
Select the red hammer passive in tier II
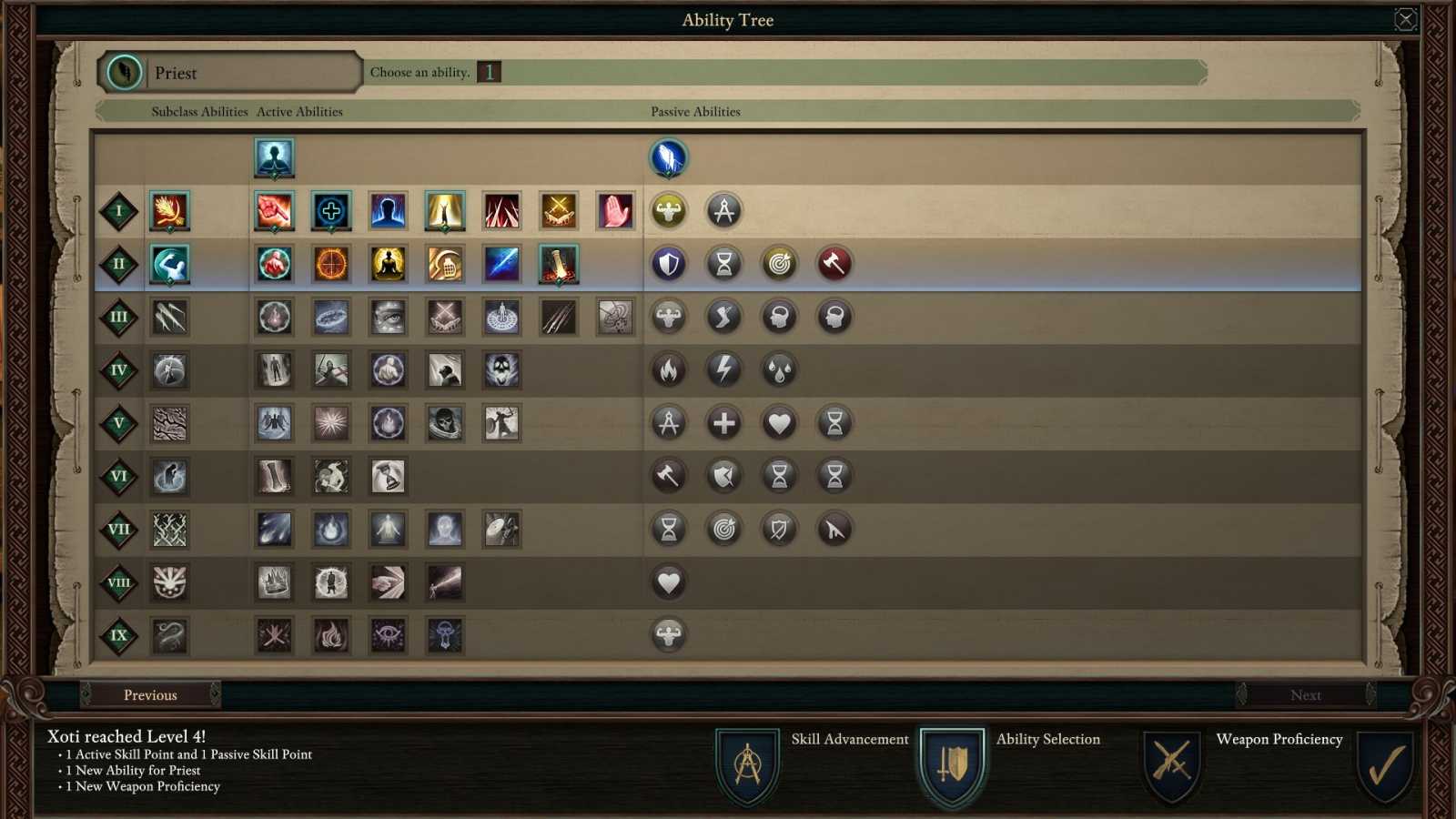tap(834, 263)
